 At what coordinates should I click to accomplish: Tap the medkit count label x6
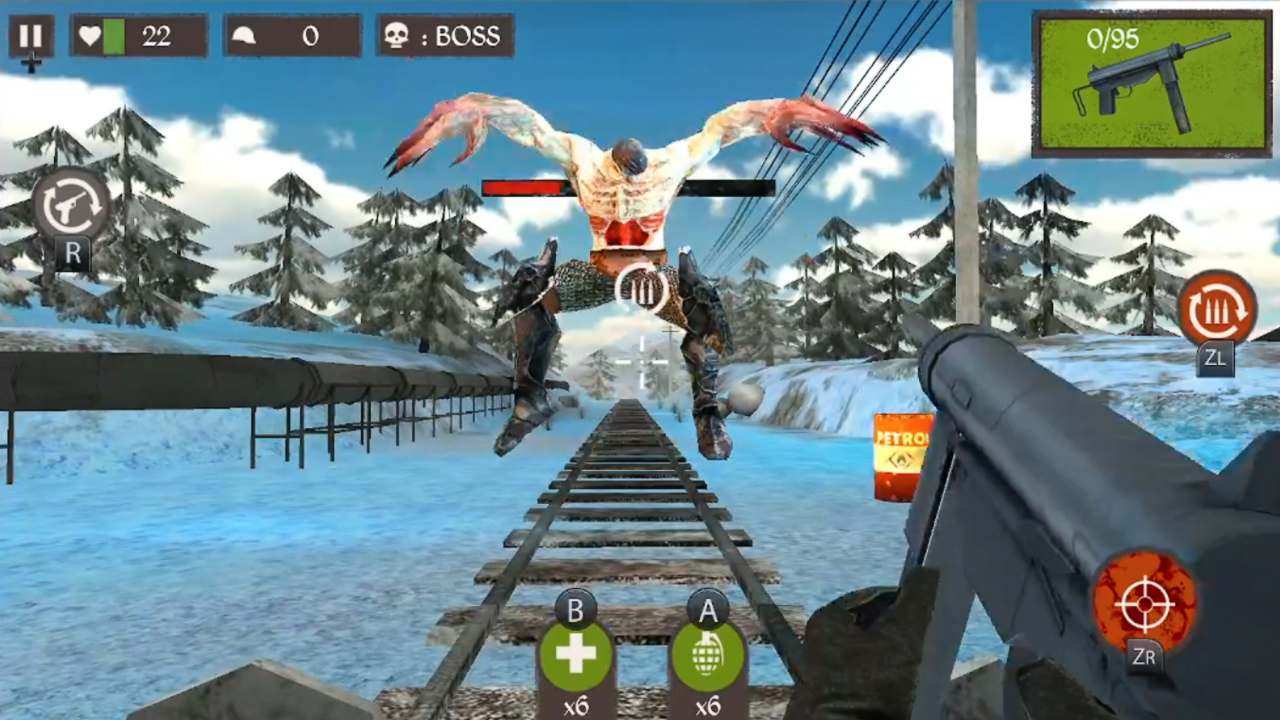[575, 706]
